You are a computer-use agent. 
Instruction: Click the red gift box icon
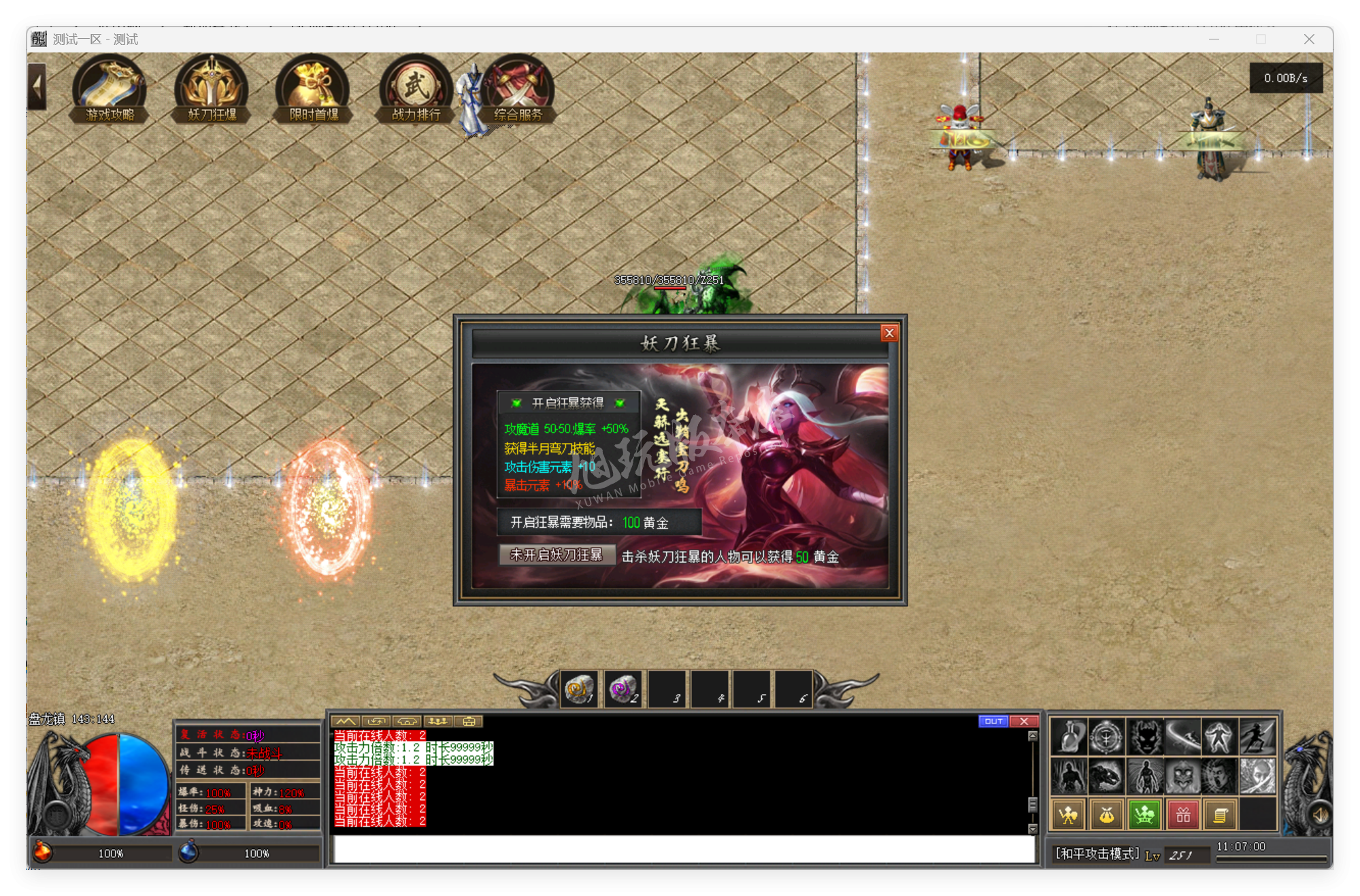1182,814
